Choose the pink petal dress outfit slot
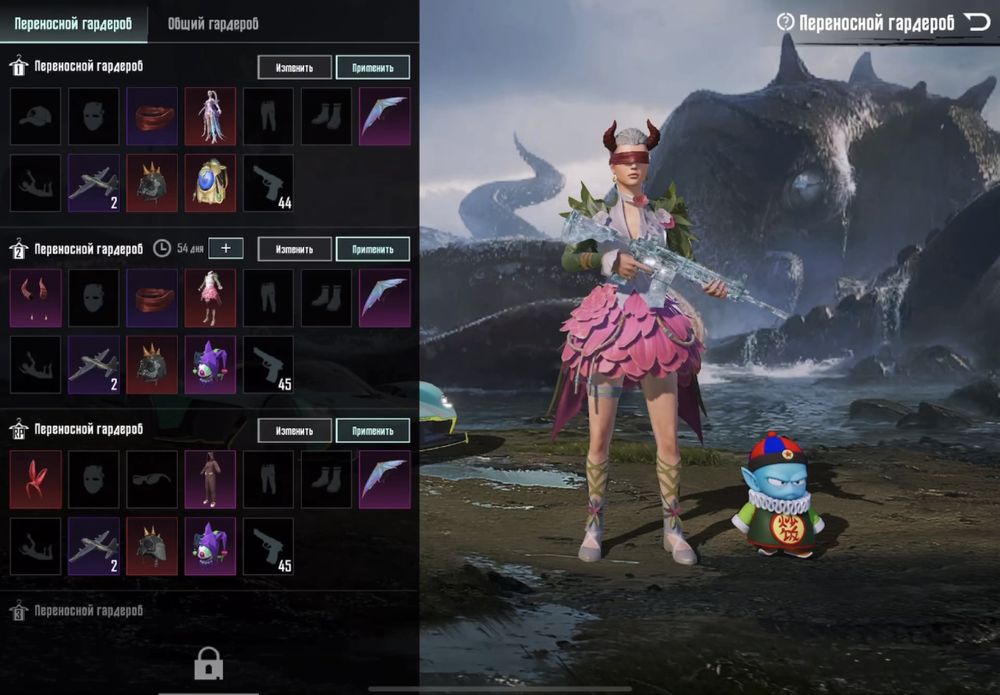The image size is (1000, 695). point(210,298)
